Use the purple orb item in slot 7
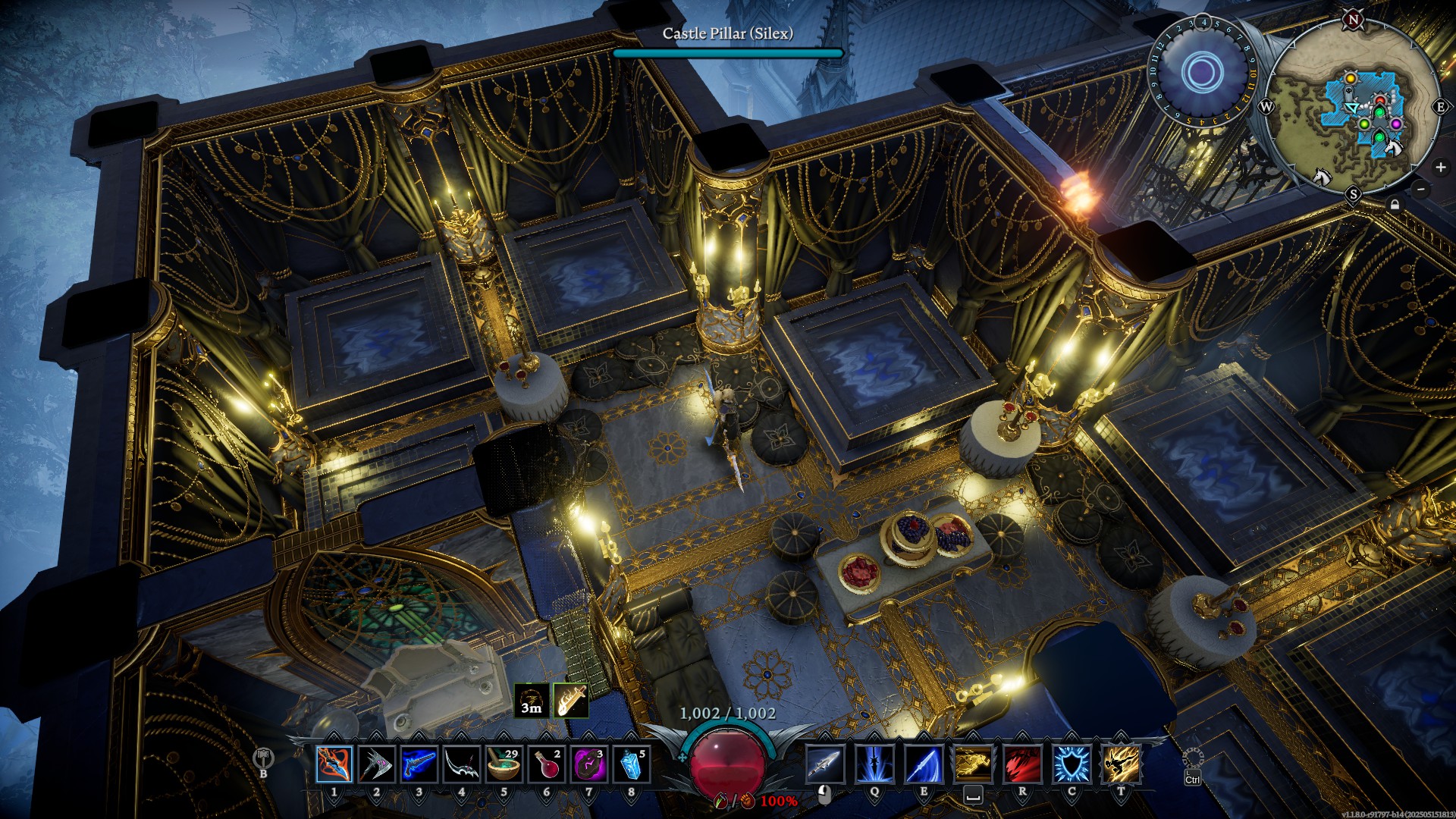This screenshot has width=1456, height=819. click(589, 765)
